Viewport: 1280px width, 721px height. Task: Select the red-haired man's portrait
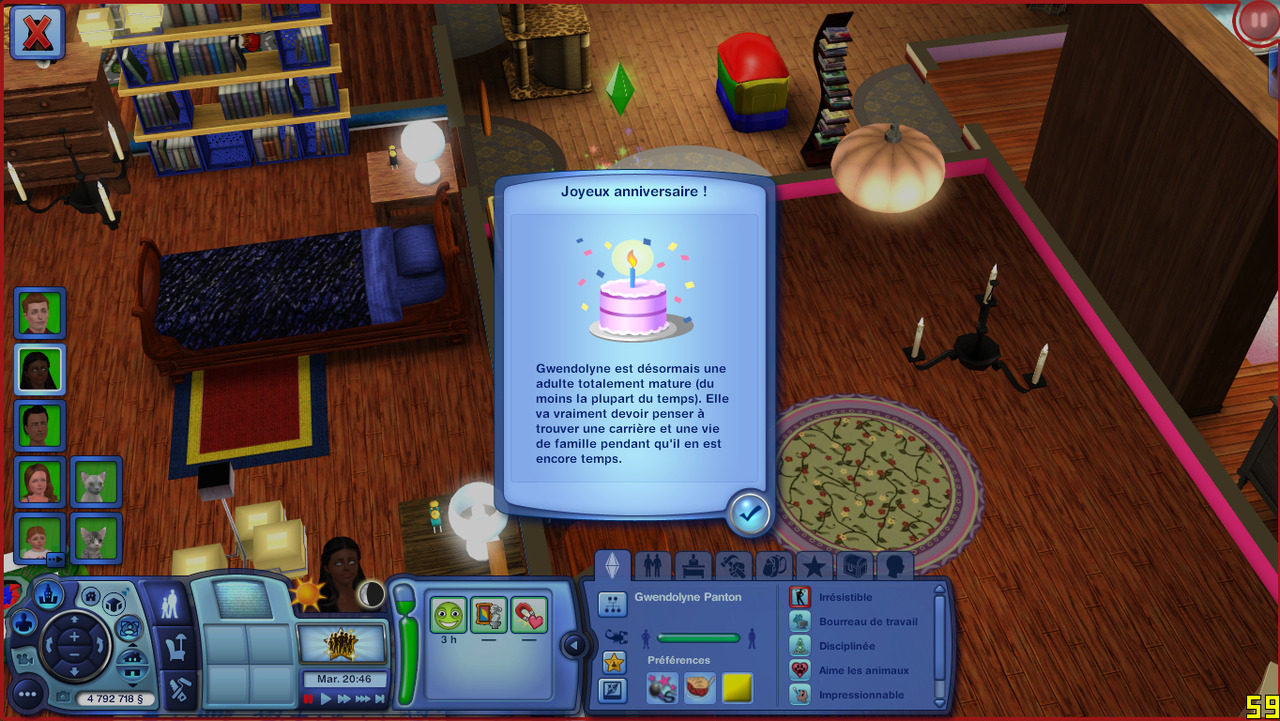pos(40,313)
